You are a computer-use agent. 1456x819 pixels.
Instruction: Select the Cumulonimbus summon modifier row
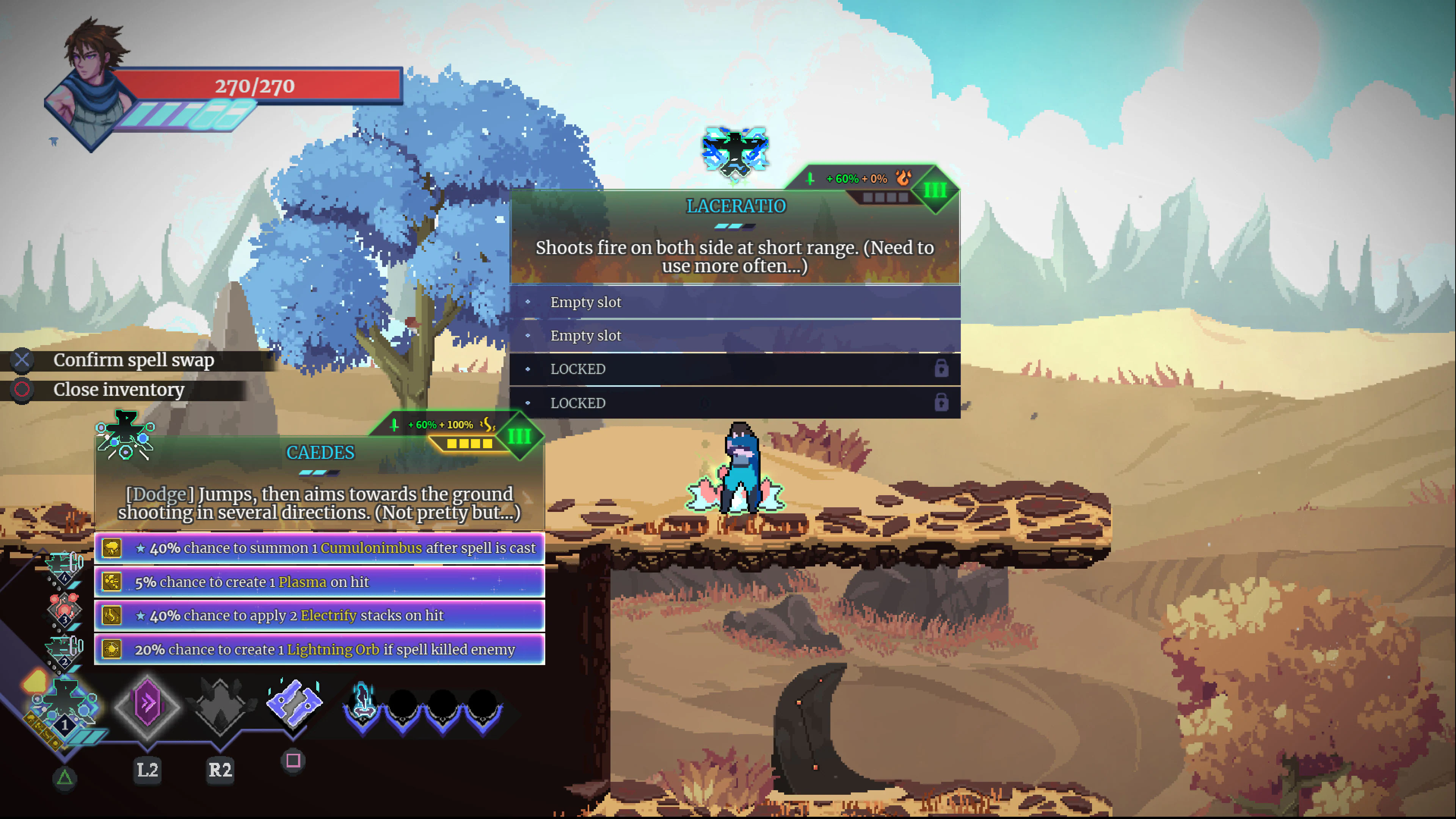(319, 548)
